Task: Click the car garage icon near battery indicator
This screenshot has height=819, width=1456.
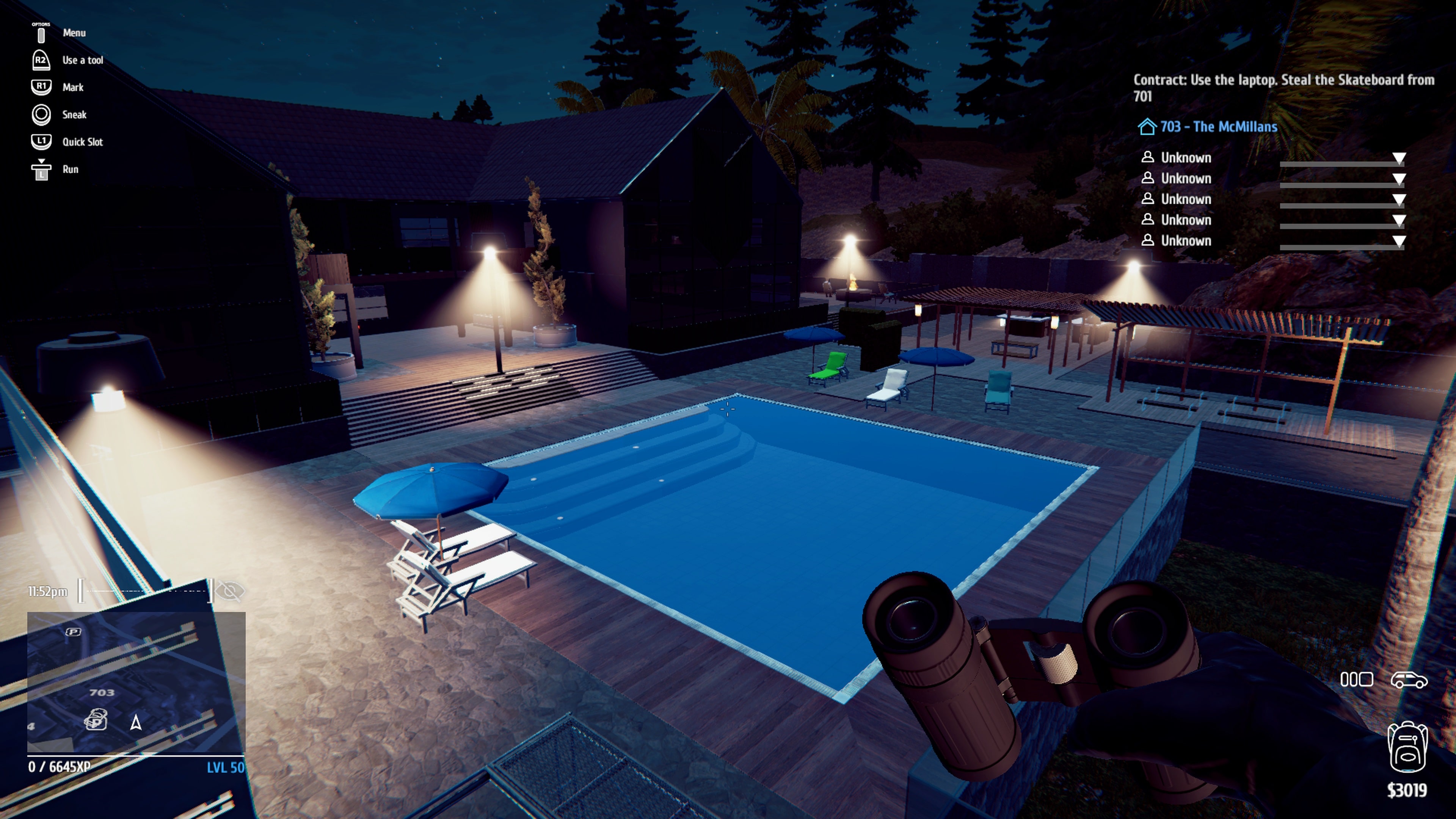Action: (1407, 679)
